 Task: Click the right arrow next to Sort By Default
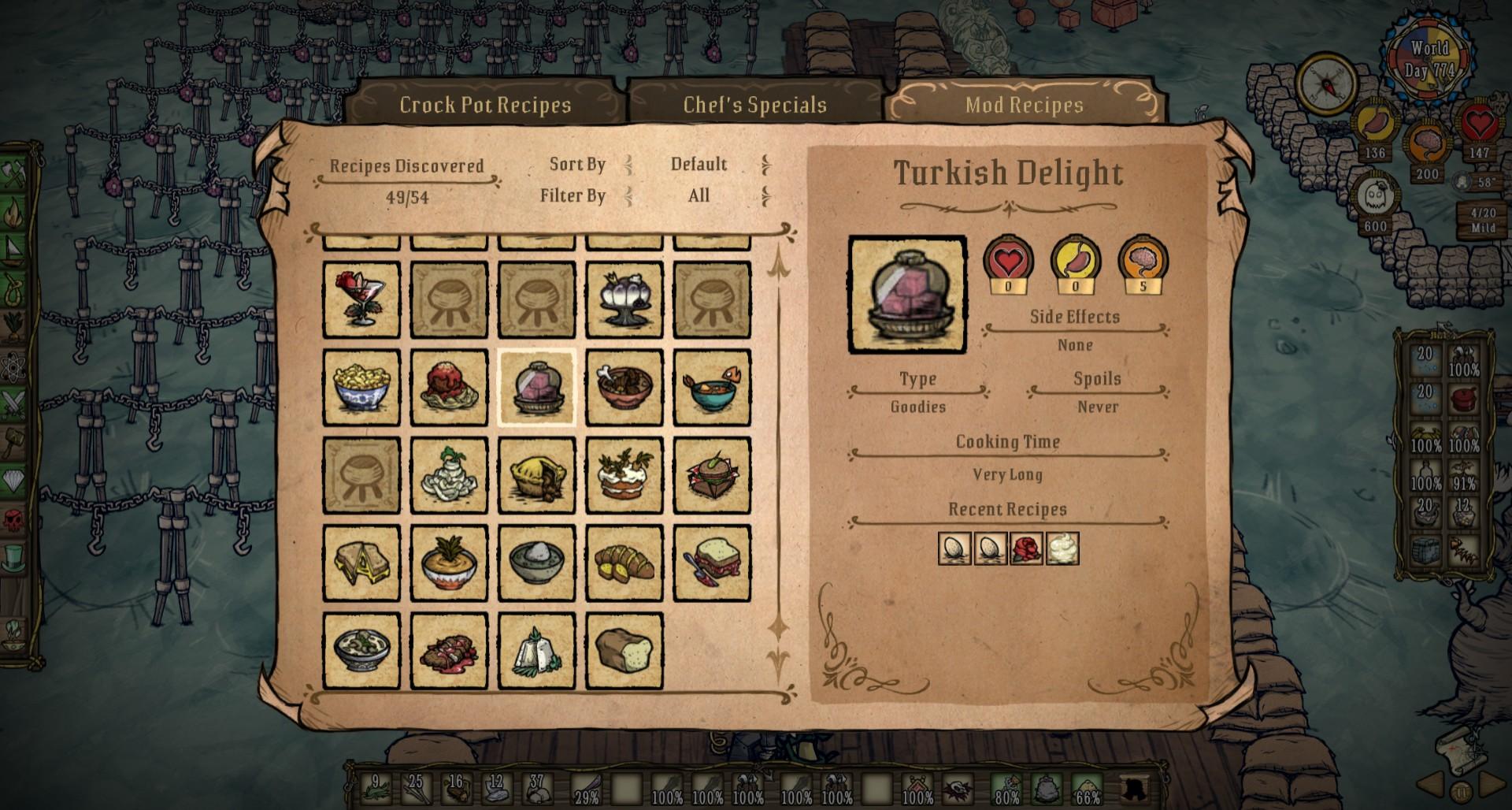[765, 165]
